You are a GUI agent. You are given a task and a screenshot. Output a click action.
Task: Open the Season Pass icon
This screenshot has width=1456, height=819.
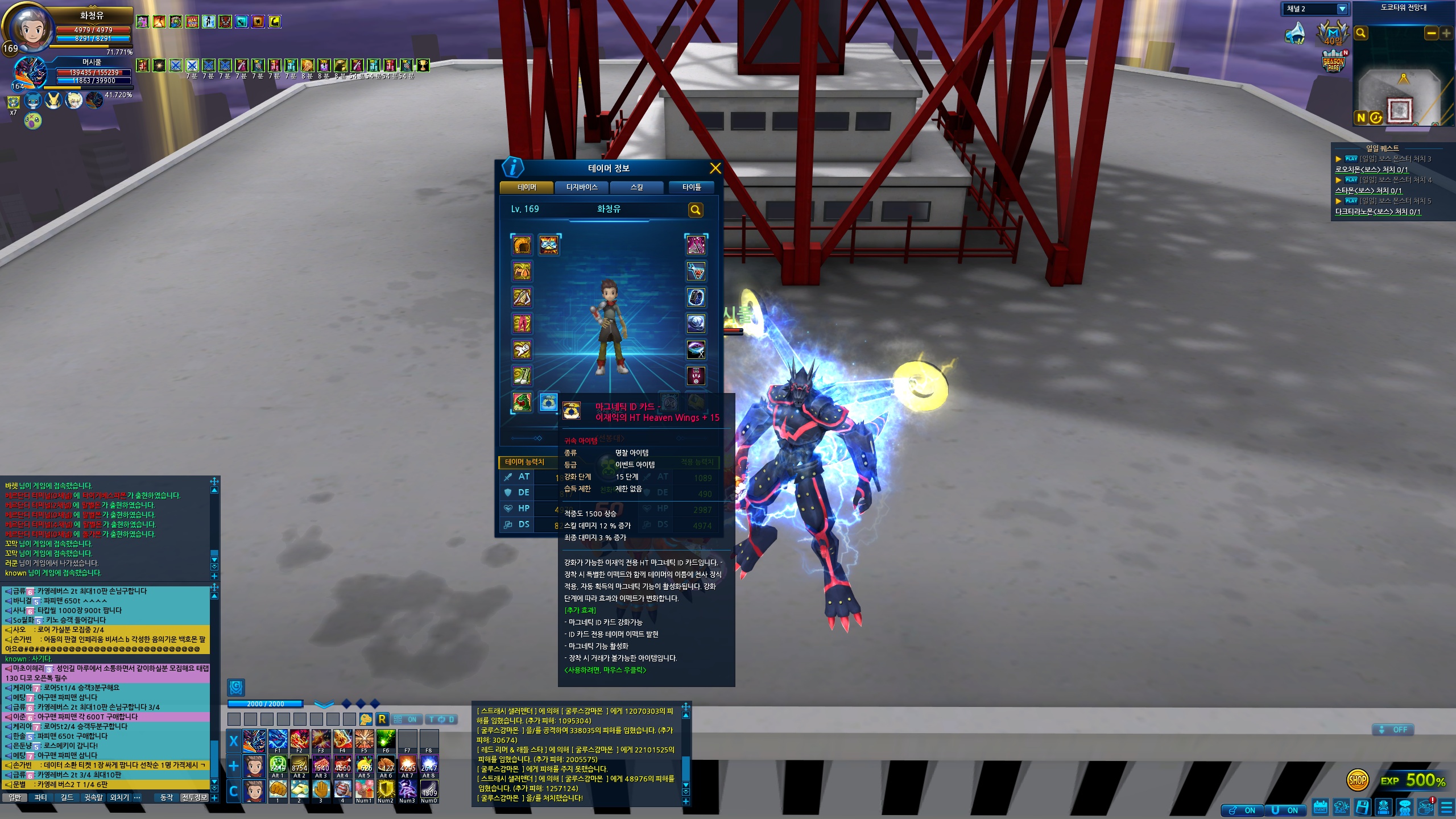pyautogui.click(x=1334, y=62)
